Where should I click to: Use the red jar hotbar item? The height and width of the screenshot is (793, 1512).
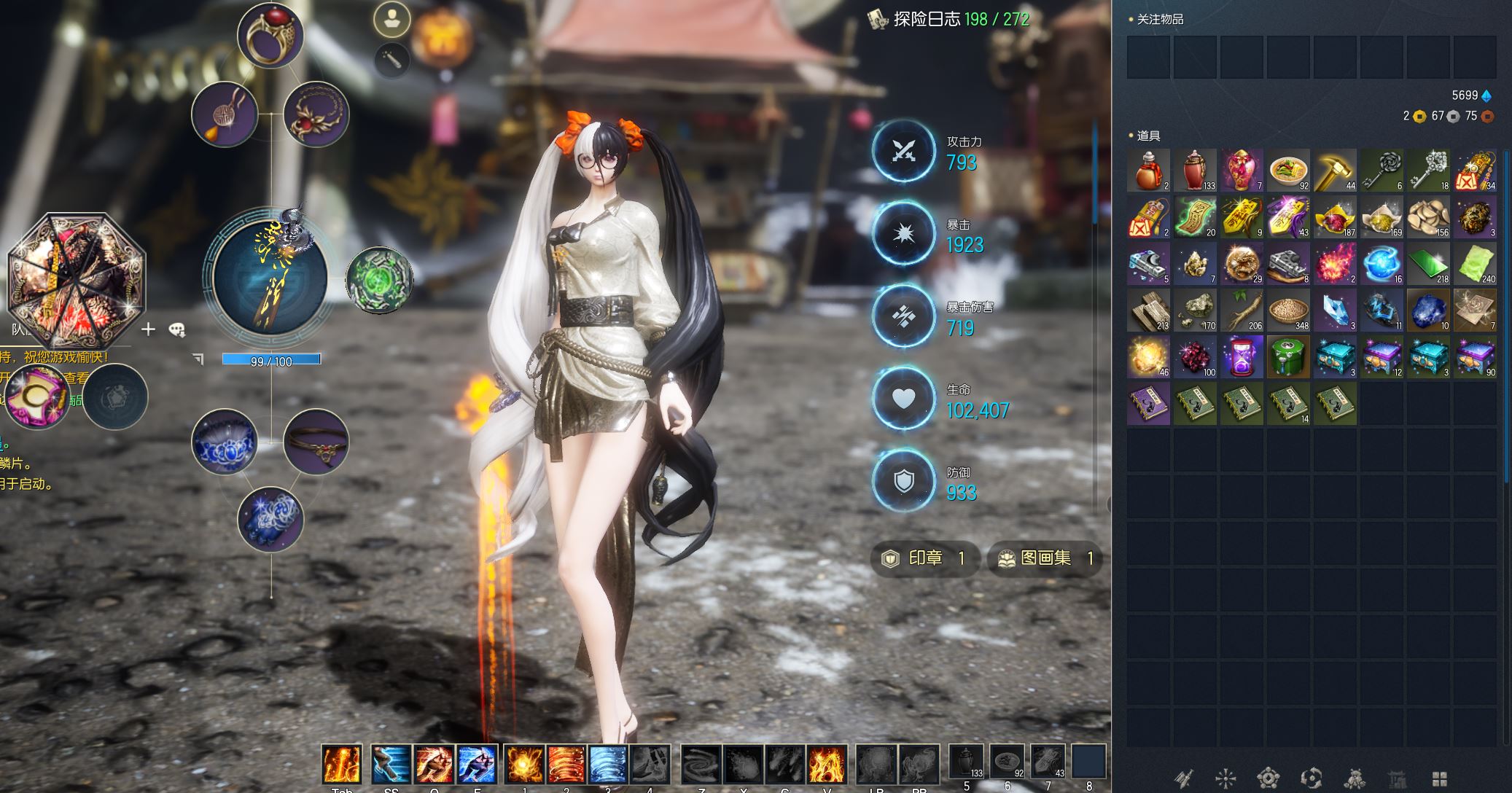[x=967, y=762]
